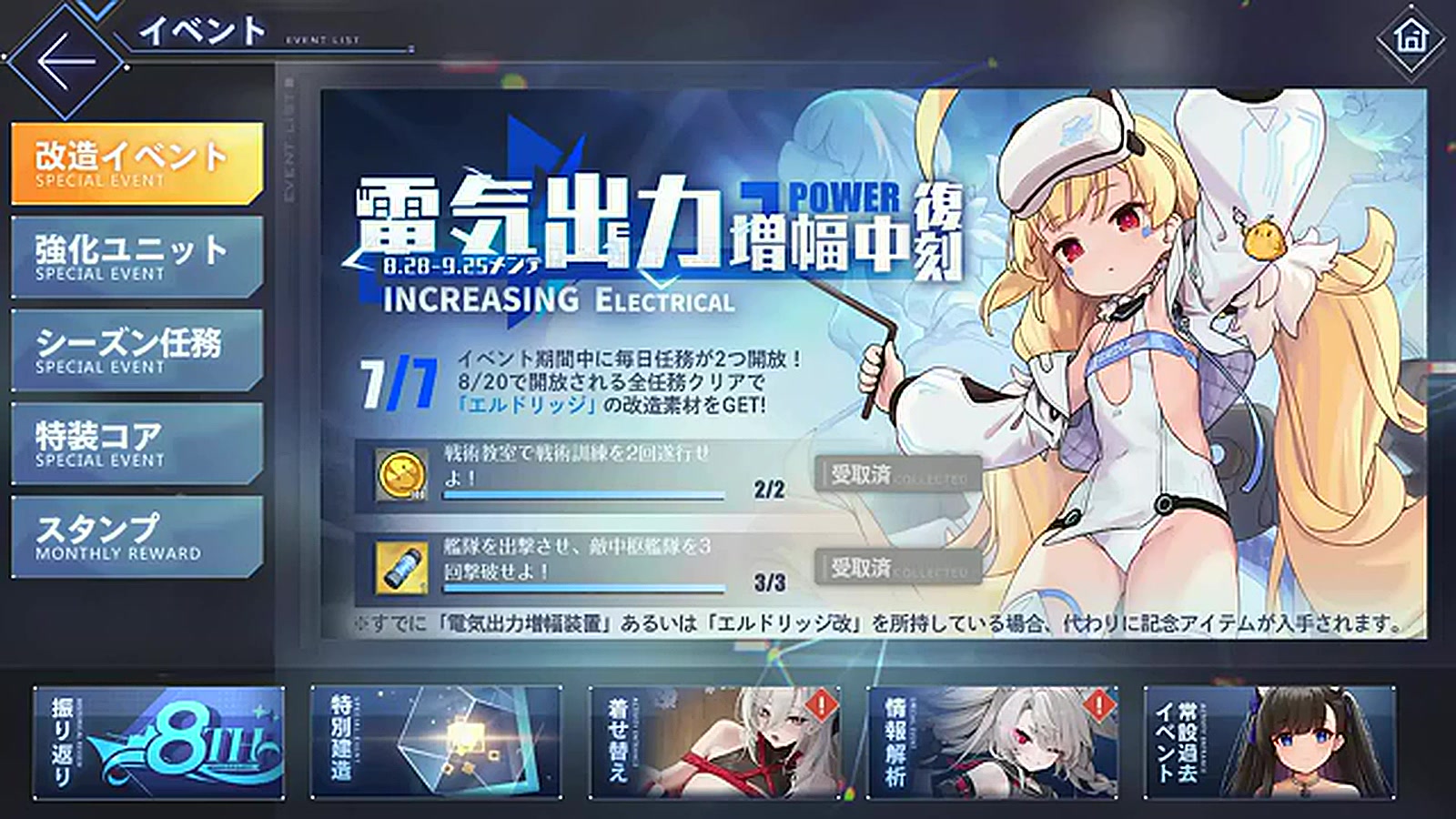The width and height of the screenshot is (1456, 819).
Task: Click 受取済 for the fleet sortie quest
Action: (x=899, y=566)
